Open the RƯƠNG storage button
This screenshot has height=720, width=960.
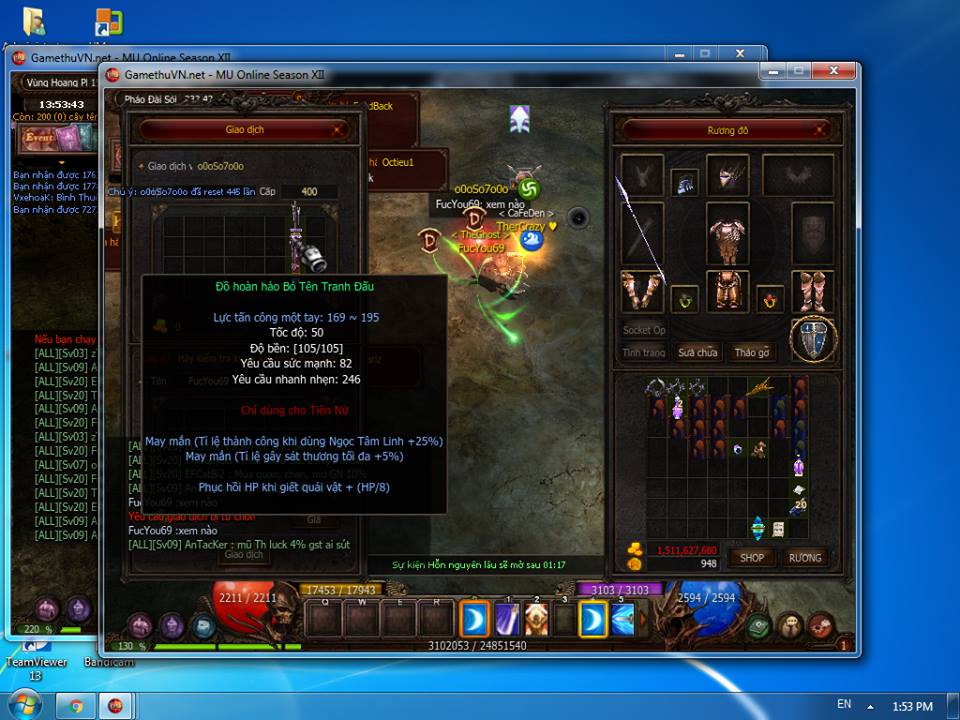[x=804, y=557]
